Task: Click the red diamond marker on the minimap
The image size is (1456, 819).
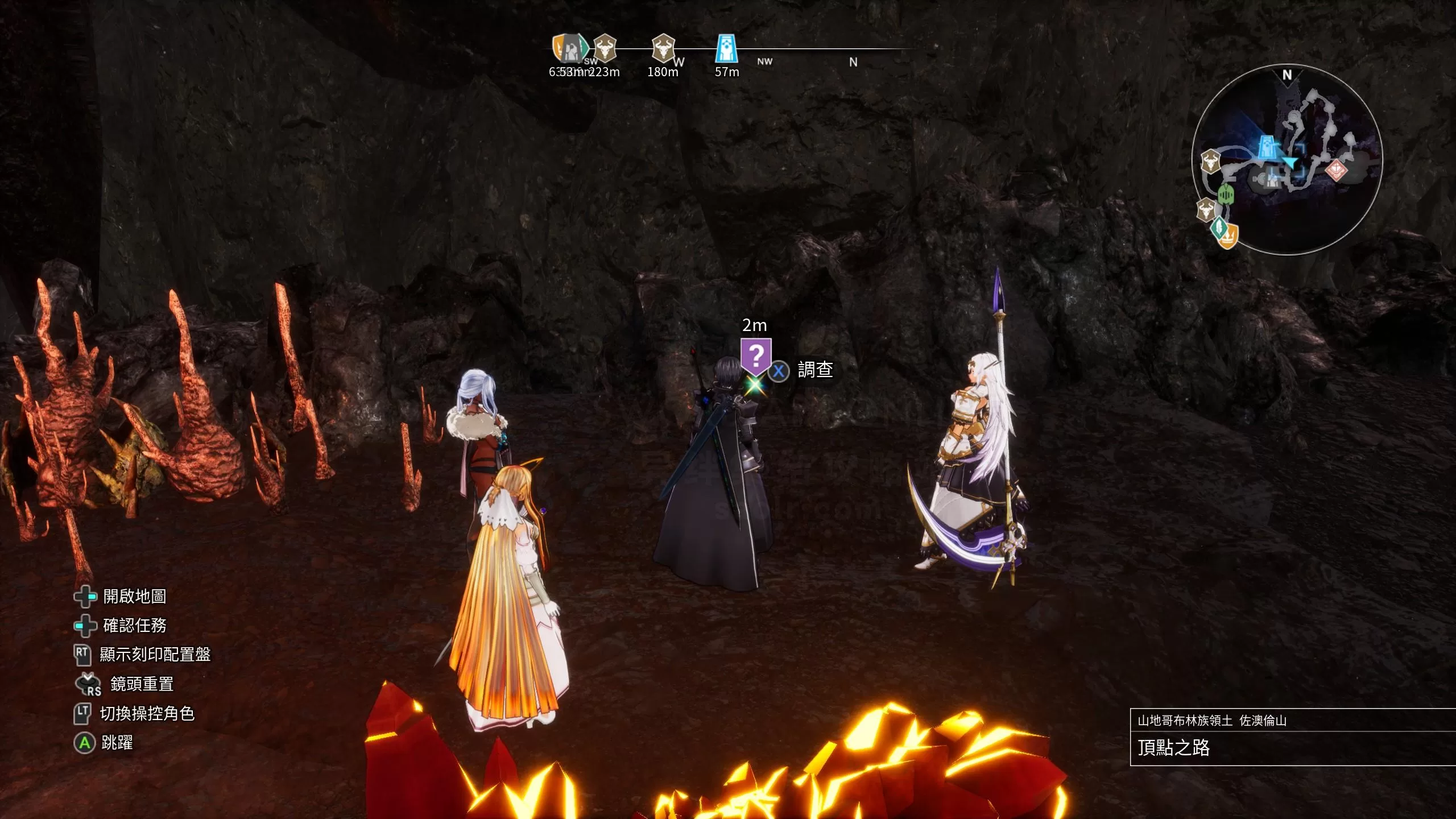Action: [1335, 170]
